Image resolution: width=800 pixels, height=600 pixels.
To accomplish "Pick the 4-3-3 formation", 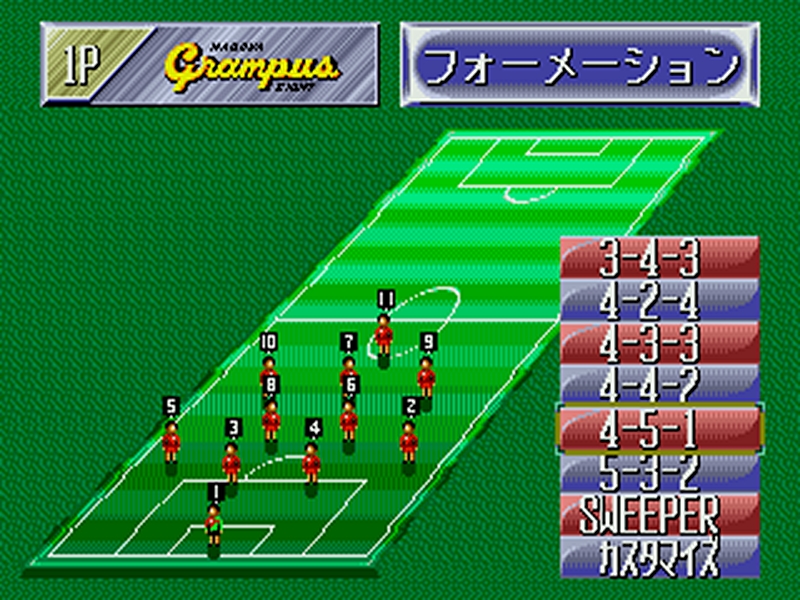I will click(660, 342).
